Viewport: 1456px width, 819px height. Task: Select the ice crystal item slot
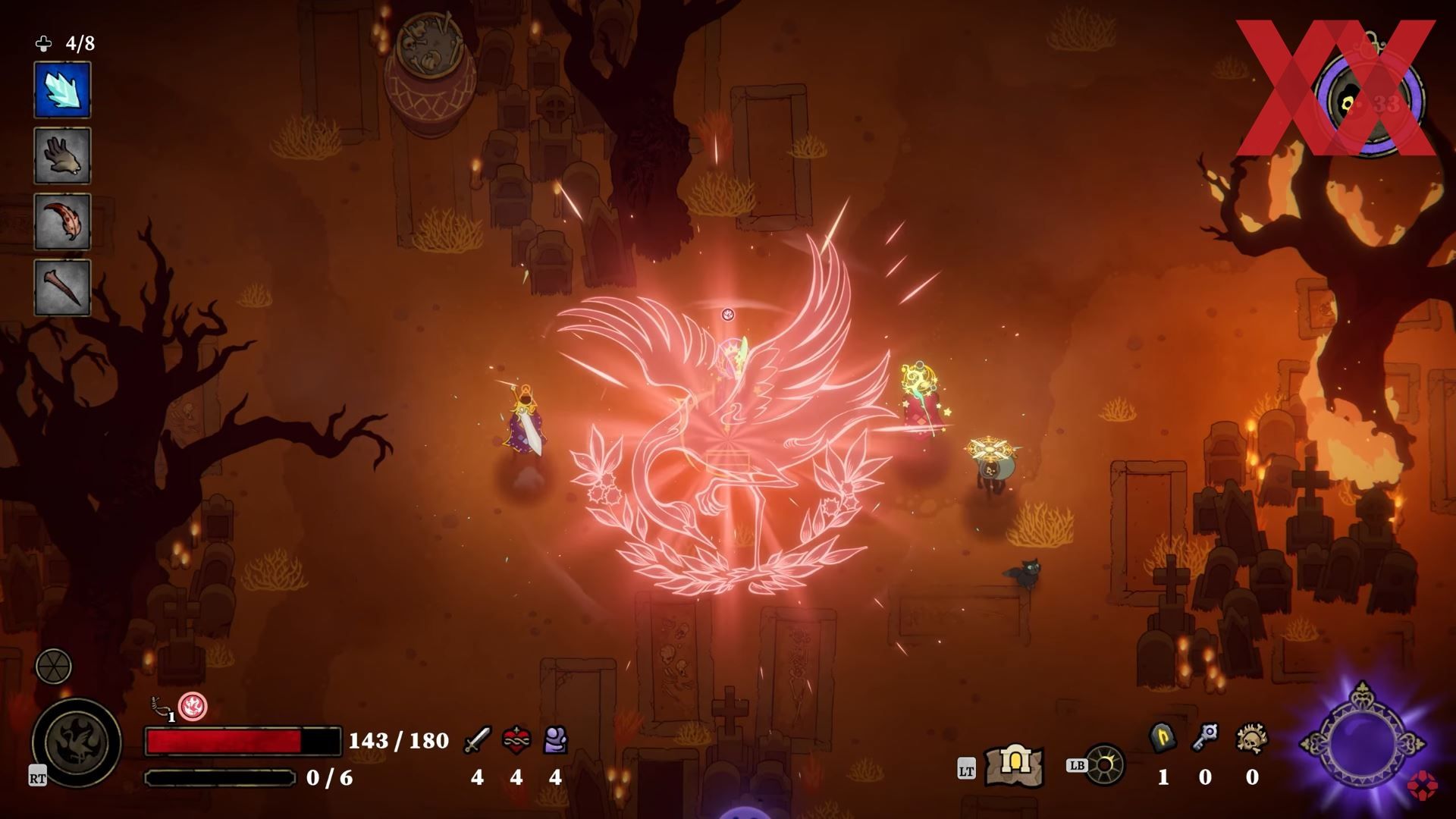[62, 90]
